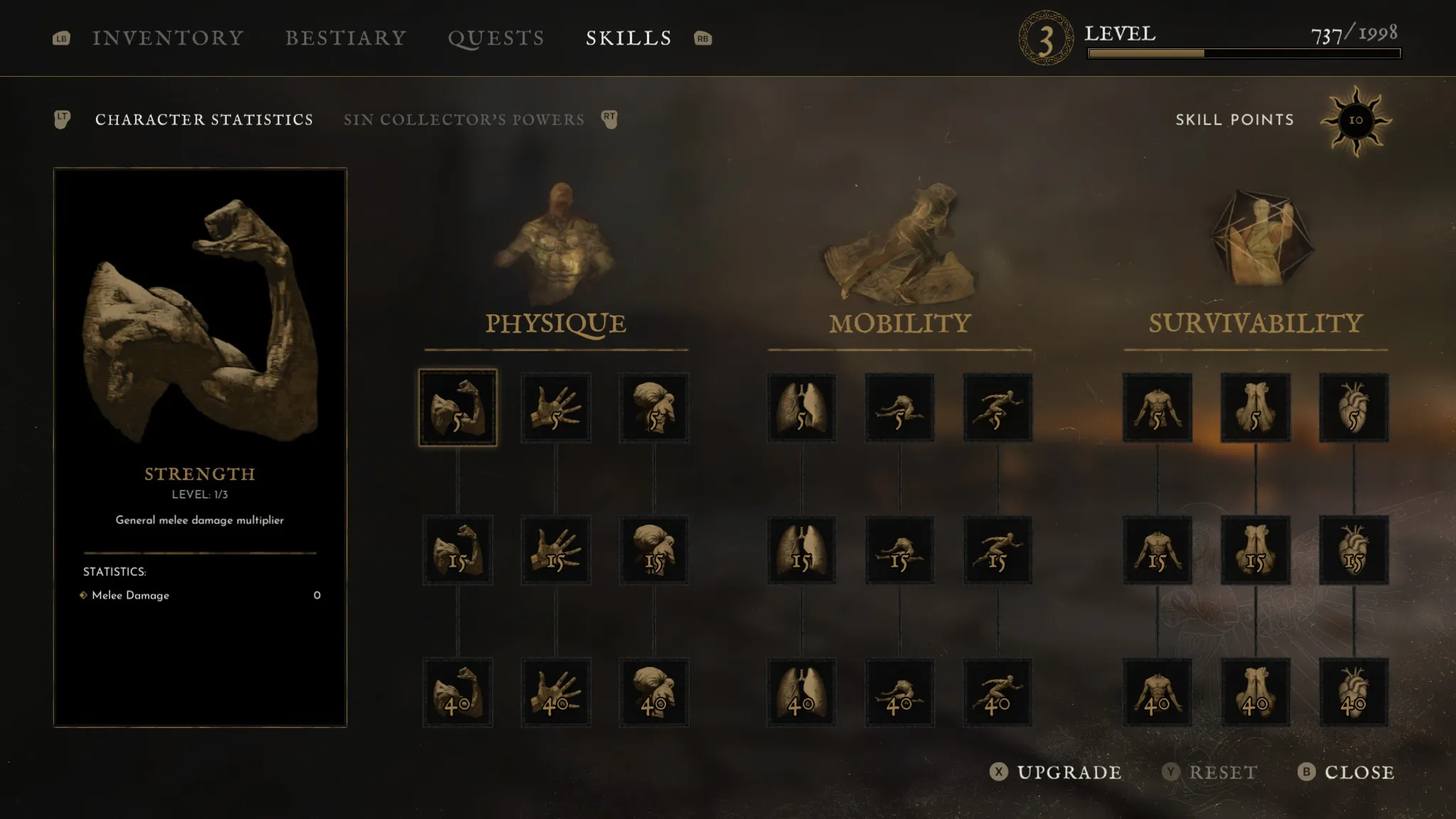Choose the open hand skill costing 5
Image resolution: width=1456 pixels, height=819 pixels.
(556, 408)
